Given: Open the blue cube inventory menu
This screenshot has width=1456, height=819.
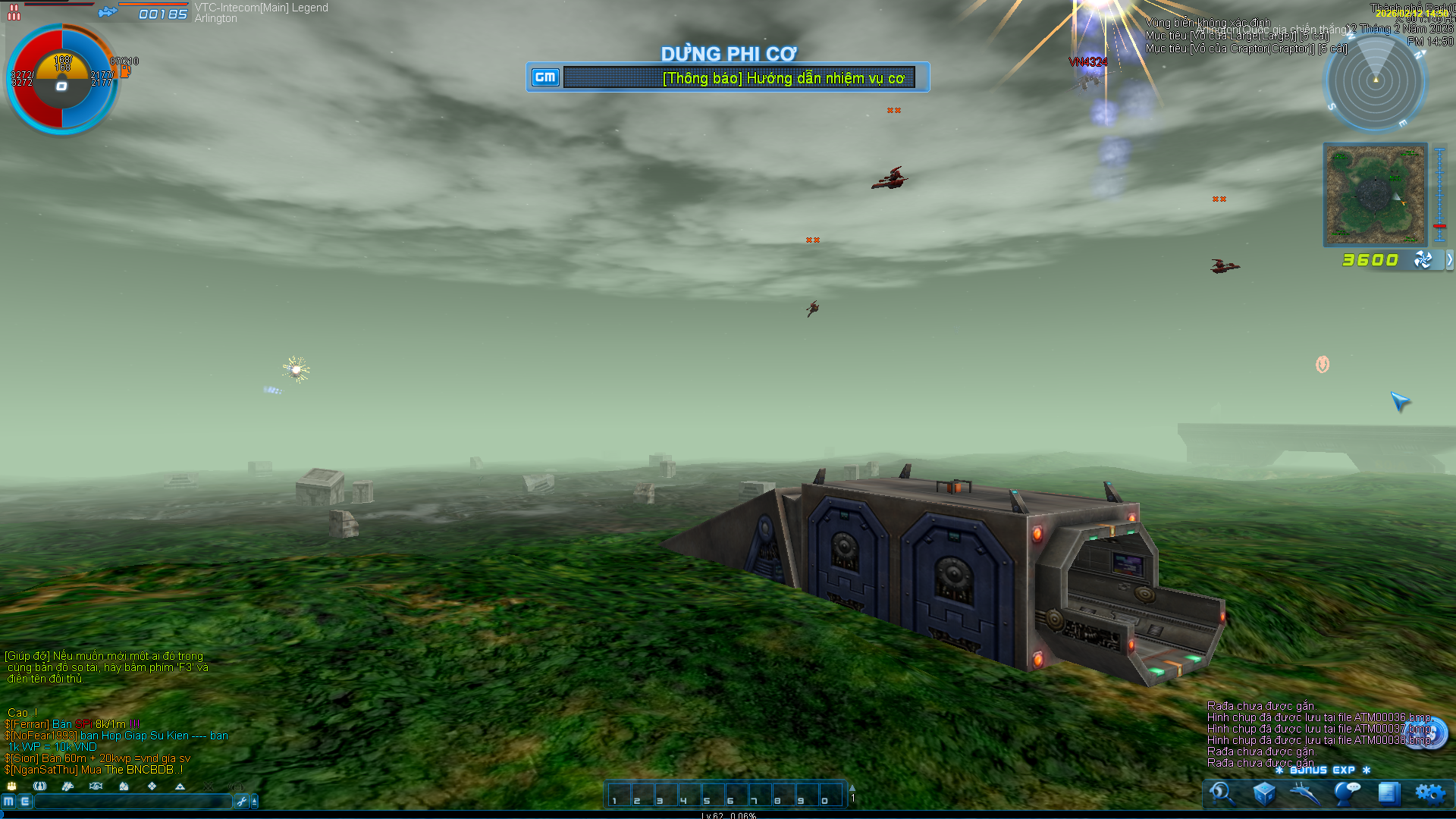Looking at the screenshot, I should [1263, 793].
